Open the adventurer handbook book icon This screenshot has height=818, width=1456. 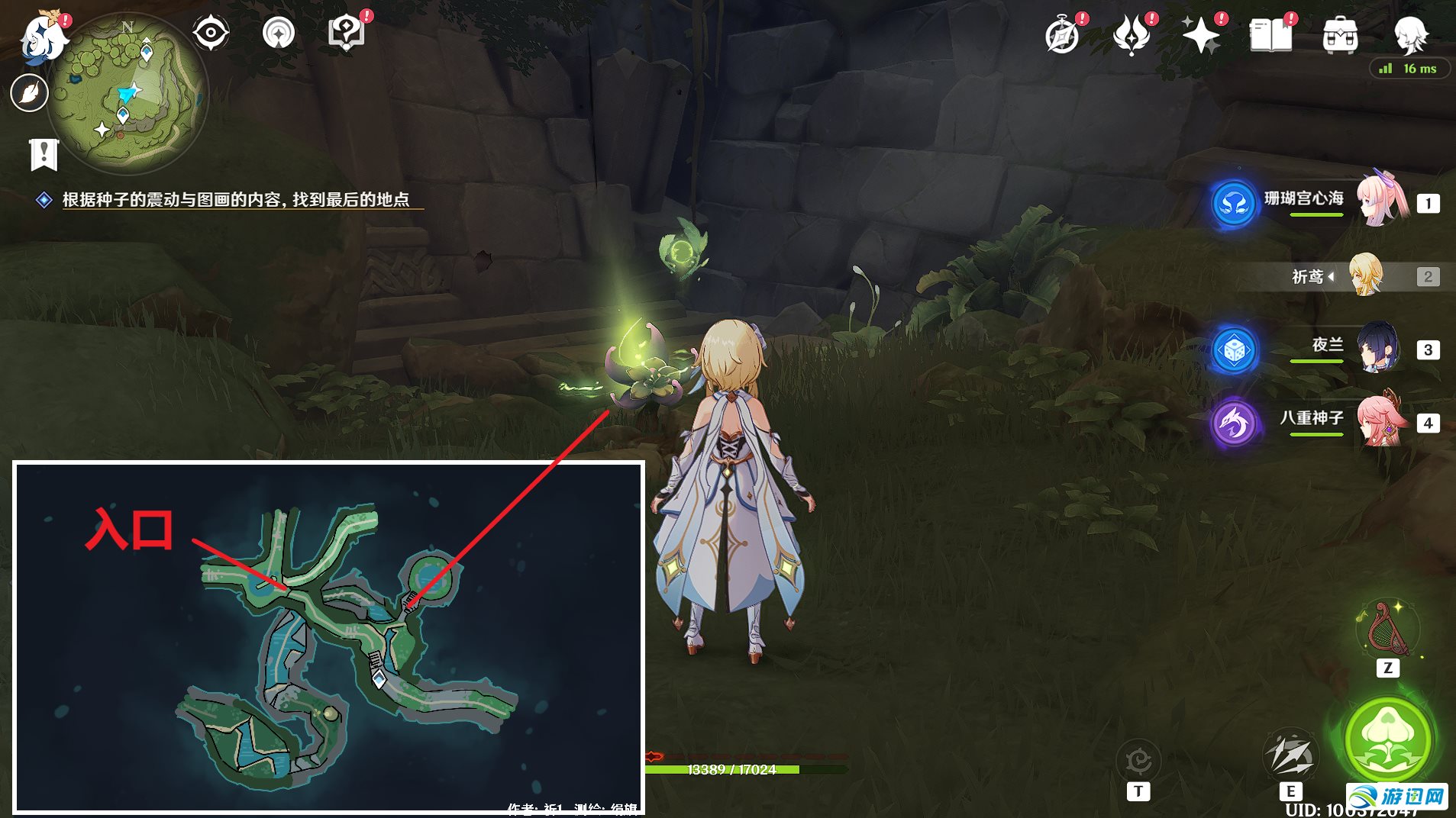[x=1270, y=35]
